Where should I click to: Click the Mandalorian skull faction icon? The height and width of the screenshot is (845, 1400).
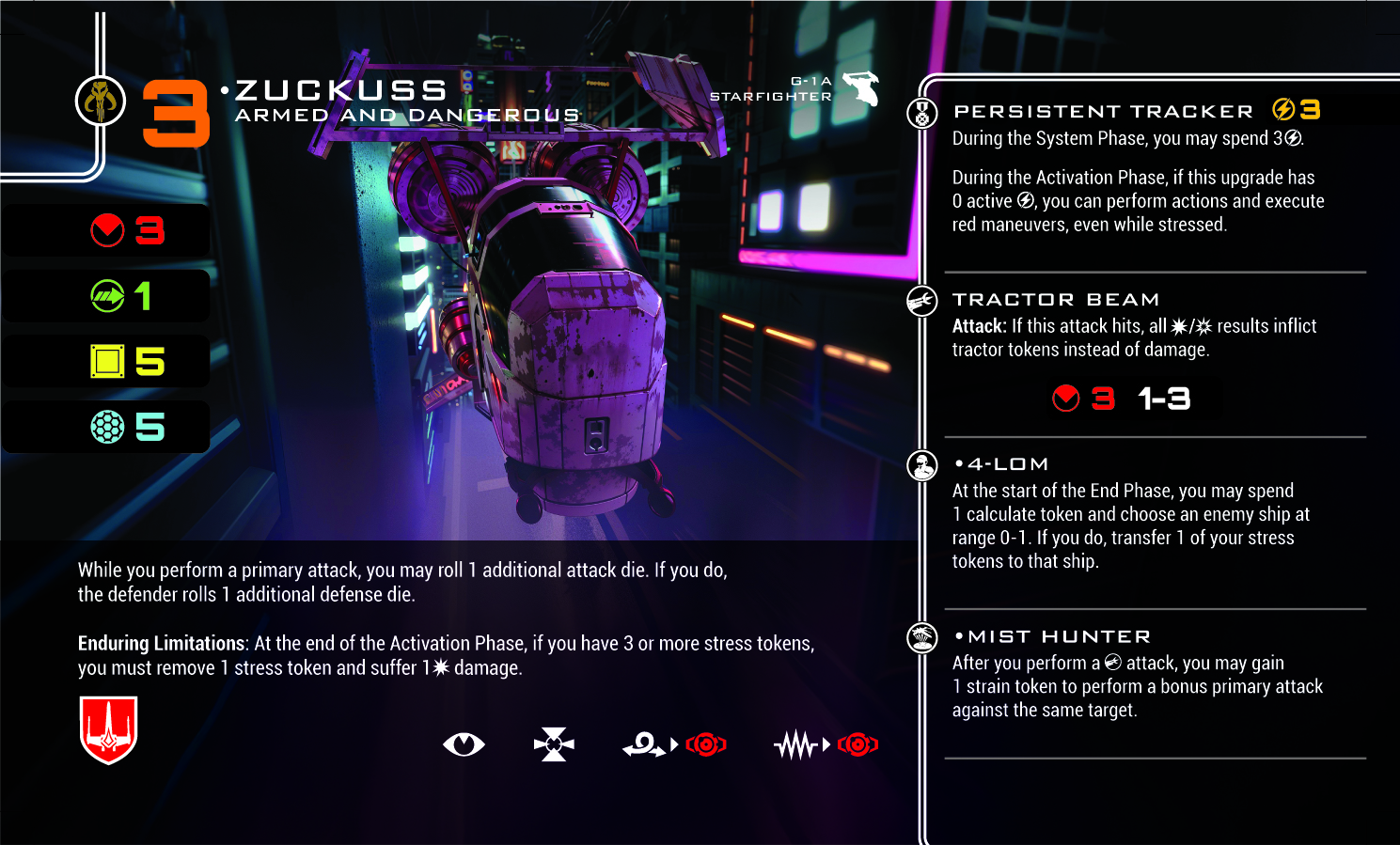(101, 101)
